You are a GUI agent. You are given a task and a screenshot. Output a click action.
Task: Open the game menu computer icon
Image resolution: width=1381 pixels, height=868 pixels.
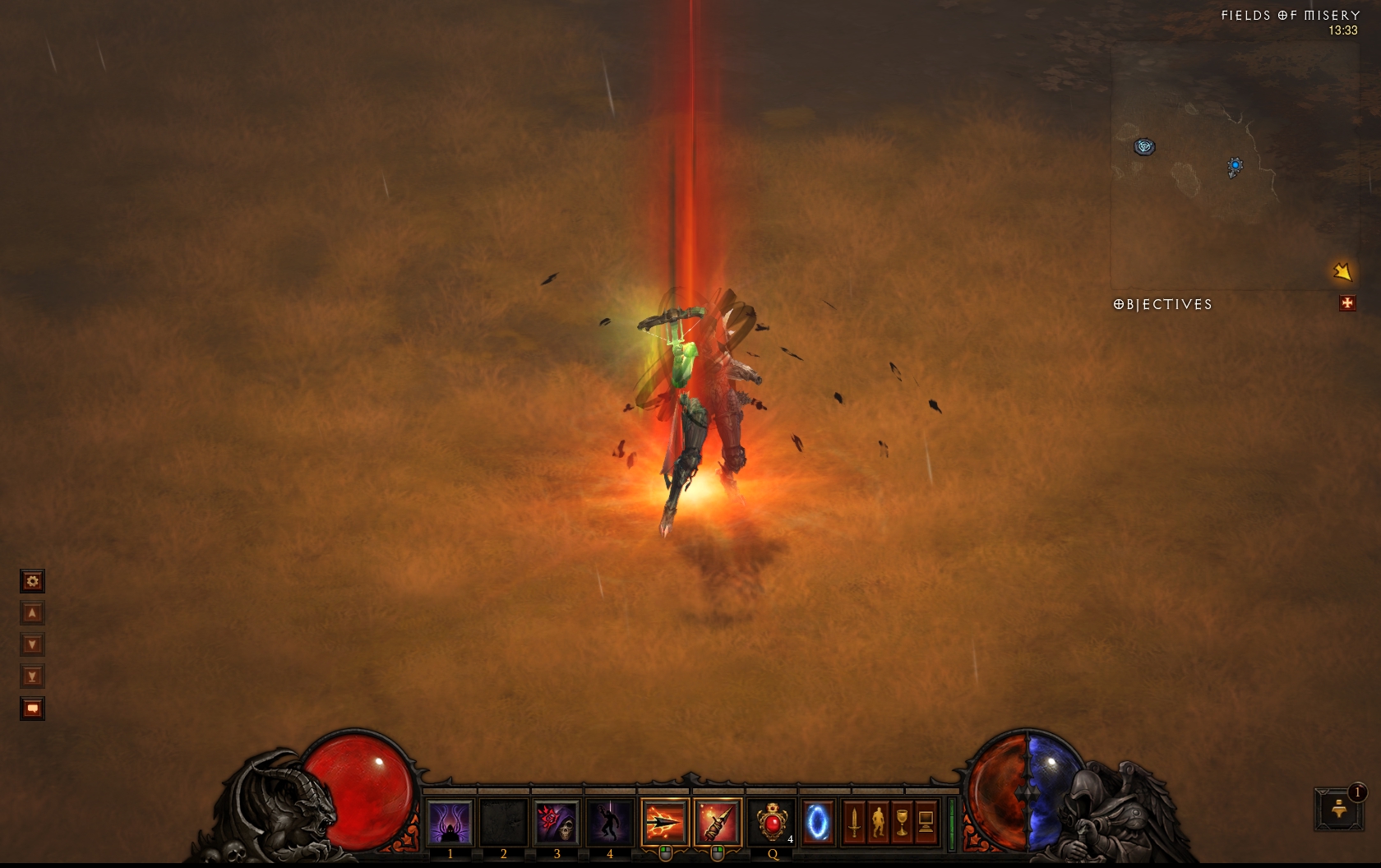click(926, 822)
